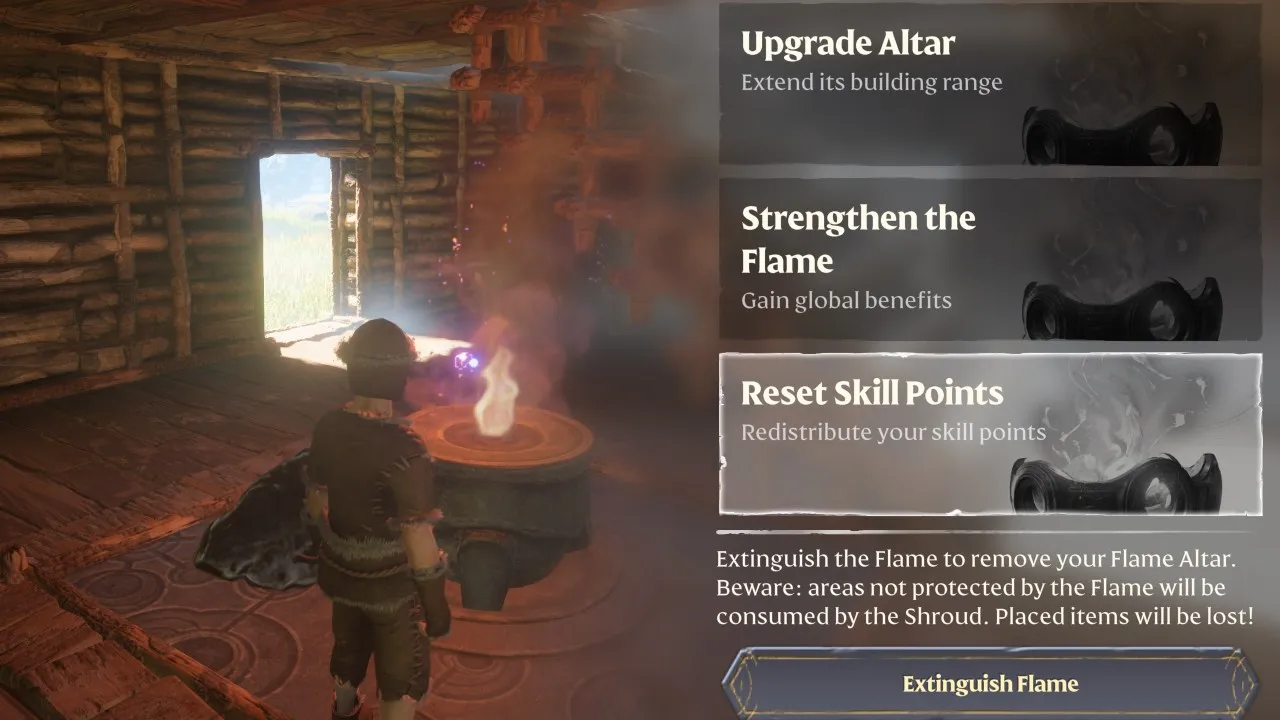Click the Extinguish Flame button
Image resolution: width=1280 pixels, height=720 pixels.
click(990, 684)
